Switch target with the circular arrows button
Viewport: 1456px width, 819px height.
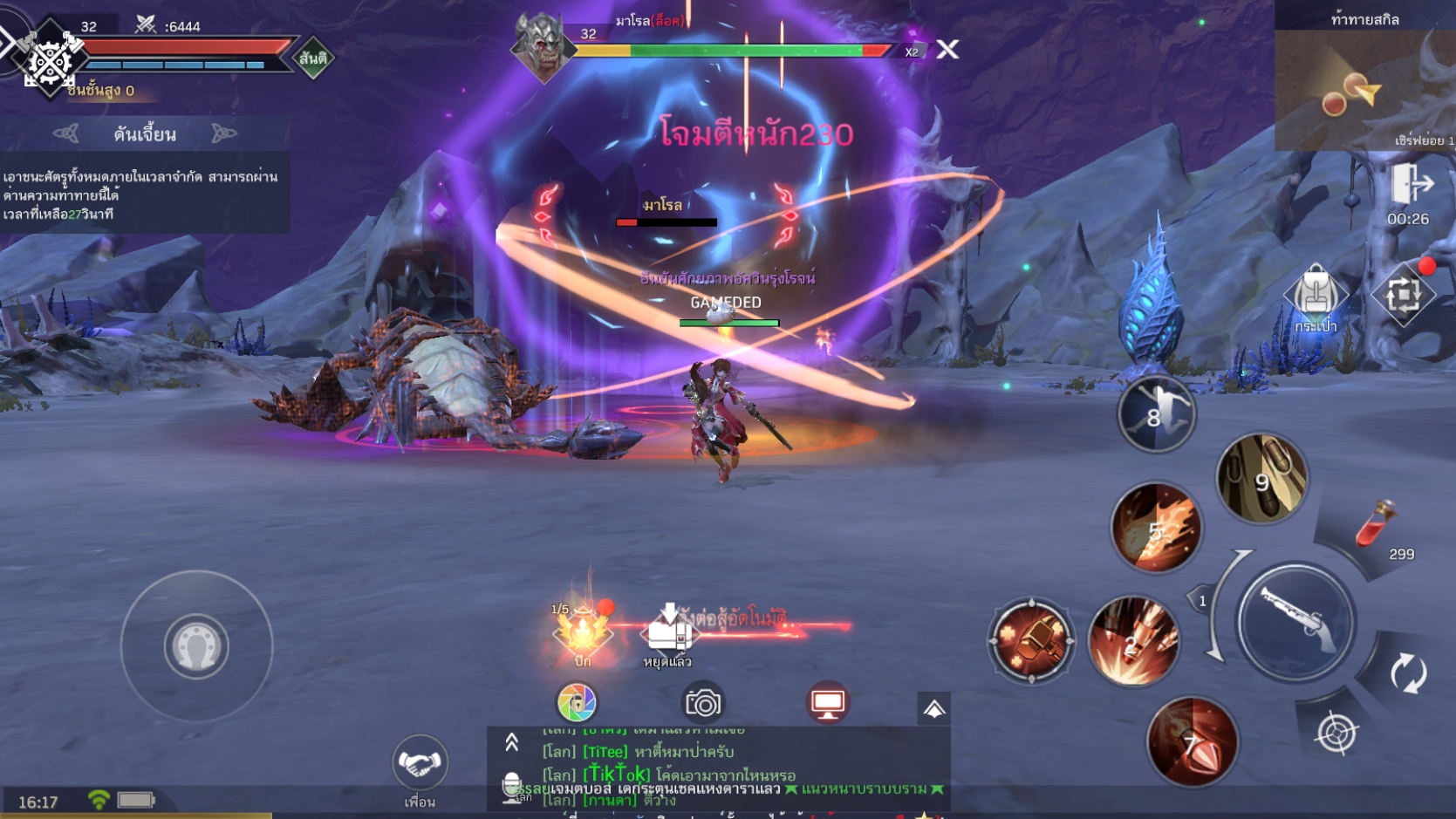pos(1408,673)
